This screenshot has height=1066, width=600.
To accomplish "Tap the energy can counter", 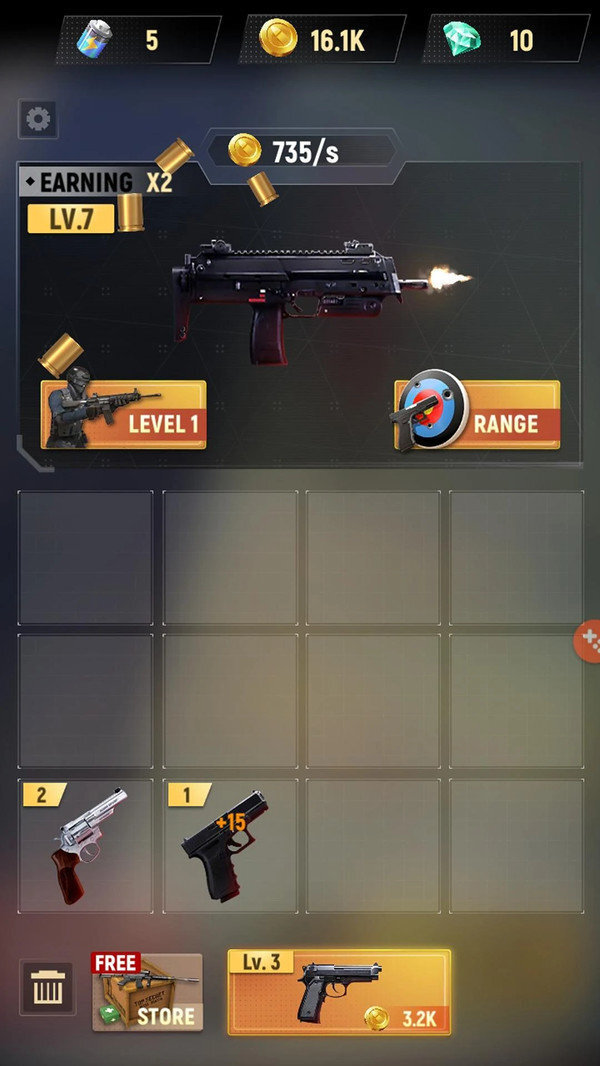I will (x=138, y=40).
